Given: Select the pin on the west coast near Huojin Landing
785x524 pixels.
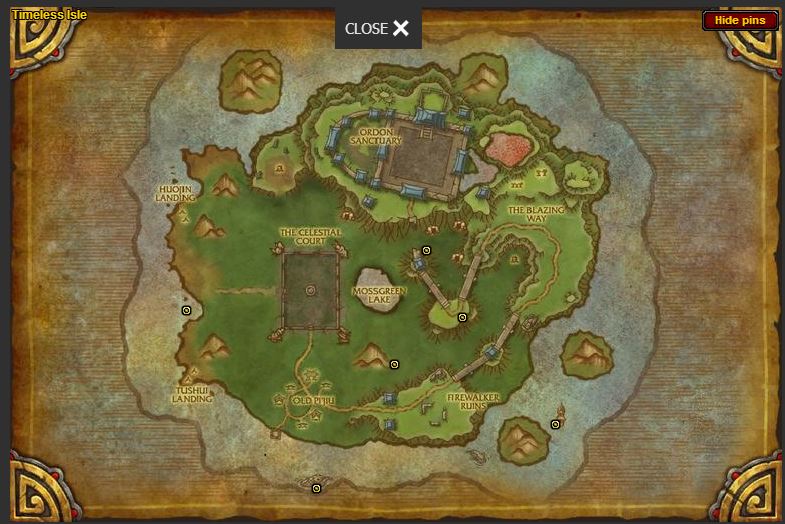Looking at the screenshot, I should tap(186, 311).
